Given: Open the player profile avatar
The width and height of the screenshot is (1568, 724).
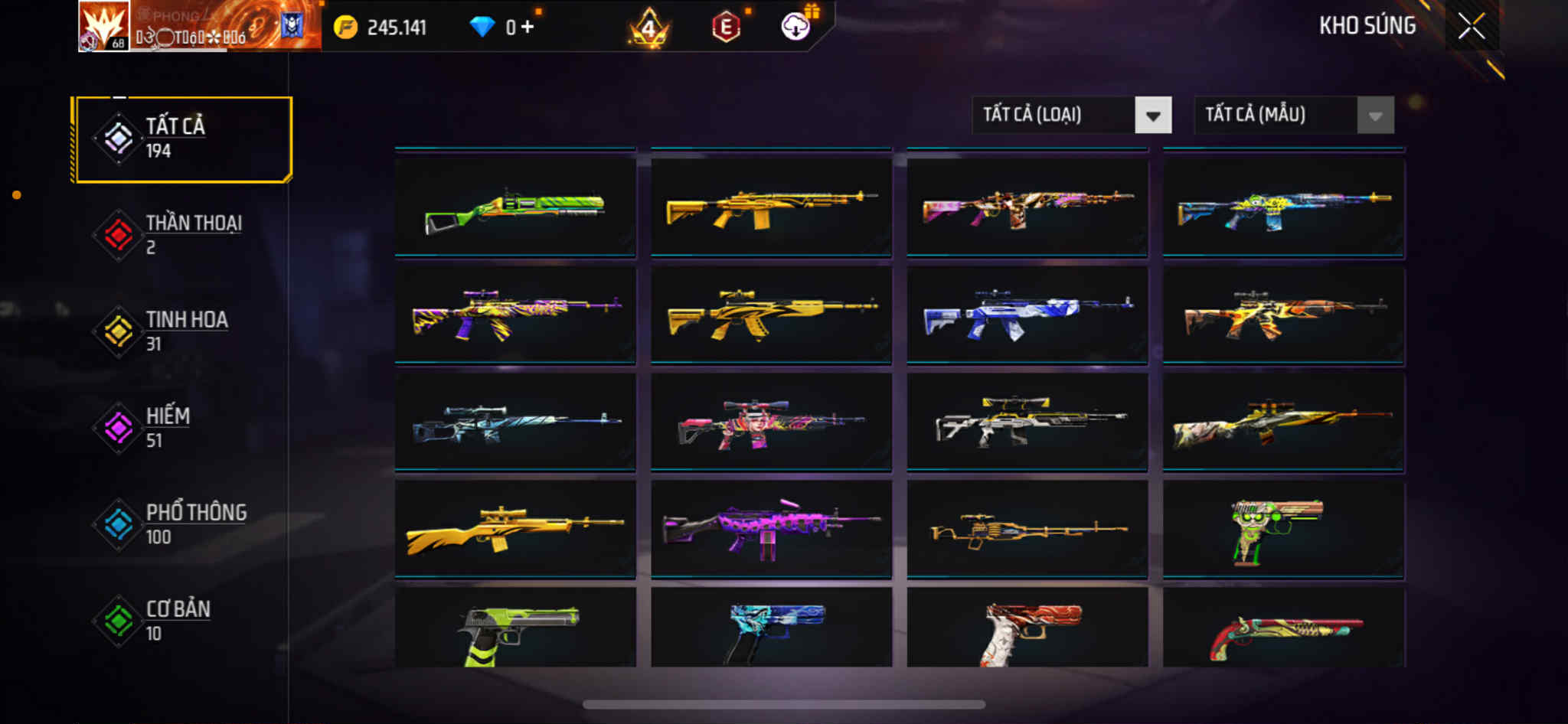Looking at the screenshot, I should coord(104,27).
